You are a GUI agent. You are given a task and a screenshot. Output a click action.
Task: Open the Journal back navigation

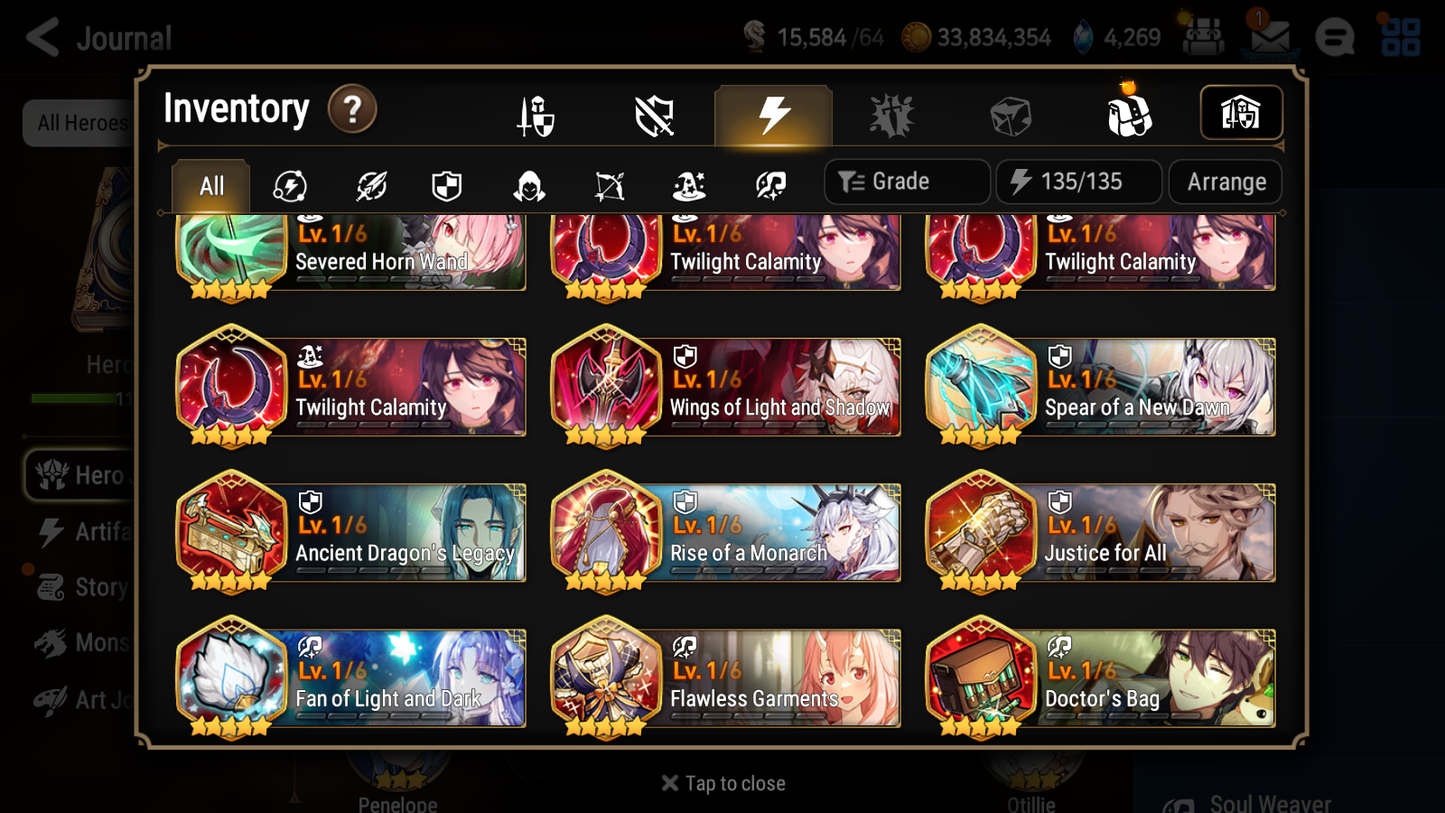pyautogui.click(x=41, y=37)
